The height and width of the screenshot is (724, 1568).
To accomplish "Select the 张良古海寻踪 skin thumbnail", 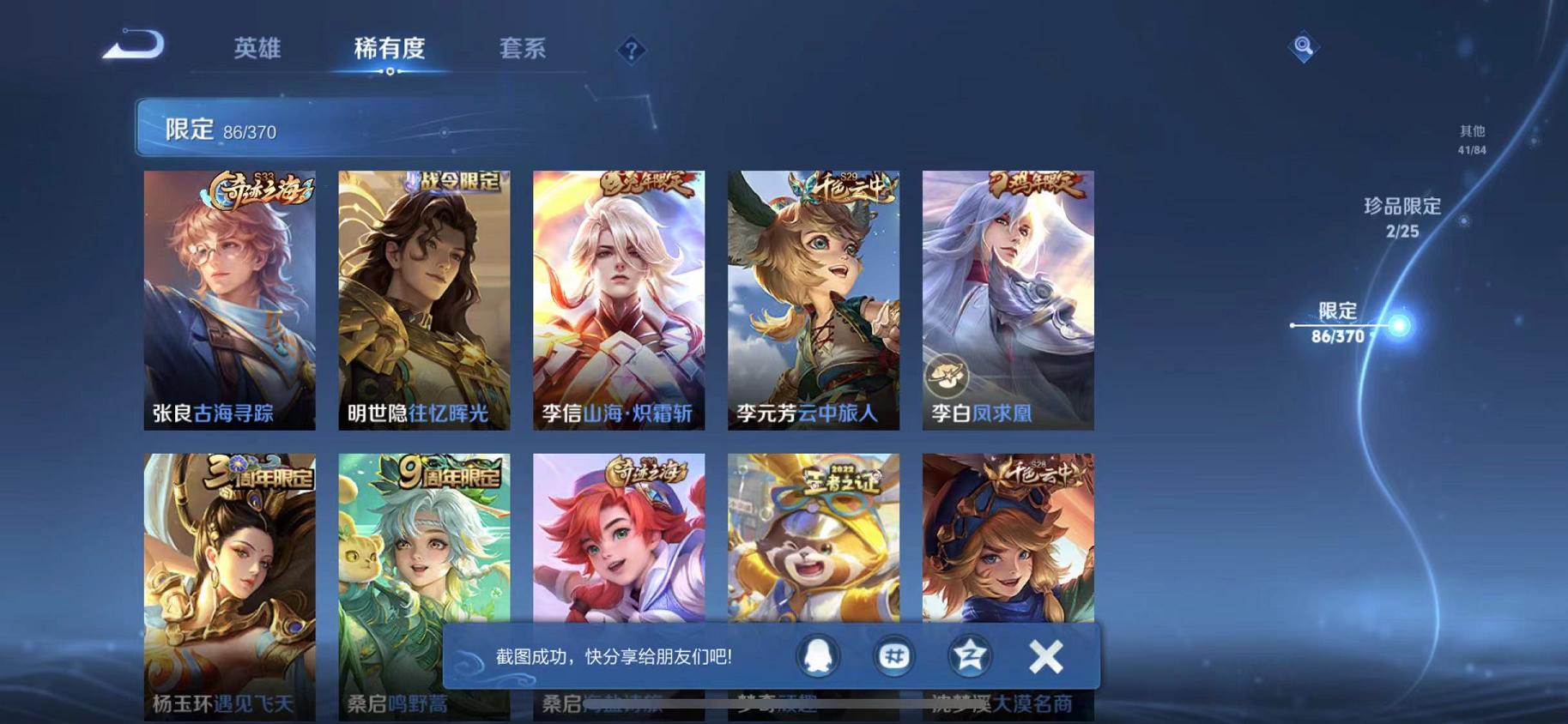I will pos(229,300).
